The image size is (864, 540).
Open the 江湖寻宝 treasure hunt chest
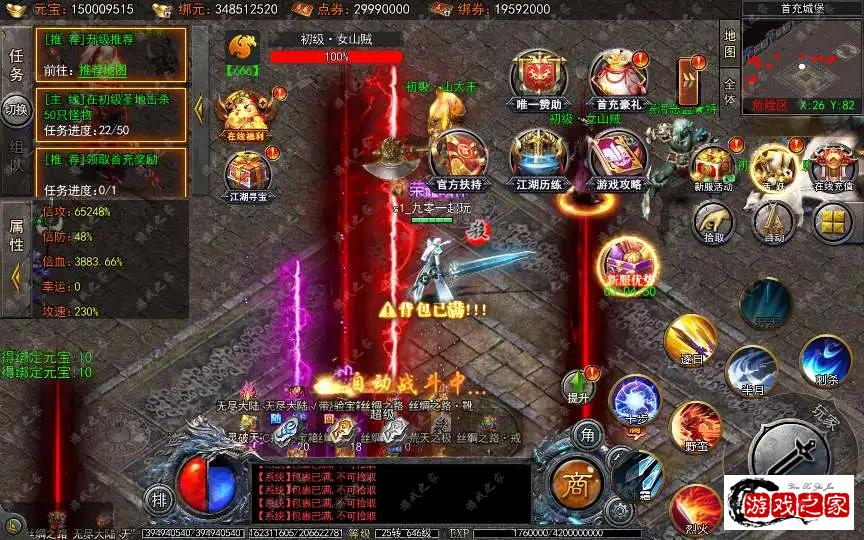(248, 177)
